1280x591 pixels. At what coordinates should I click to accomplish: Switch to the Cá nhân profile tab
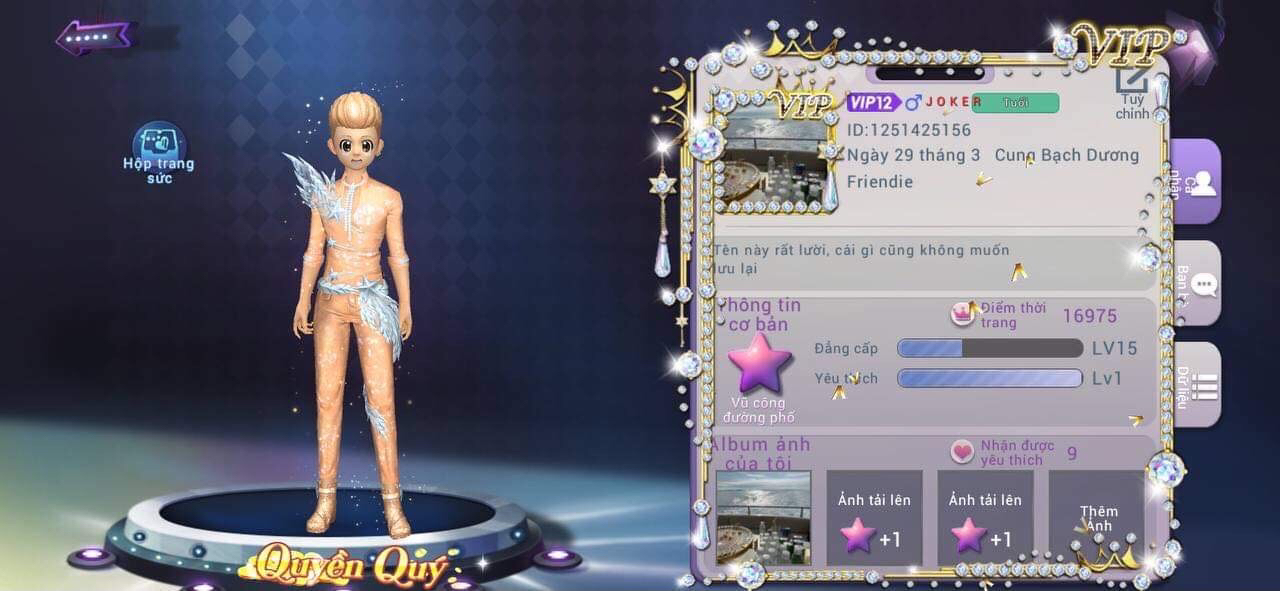[1196, 181]
